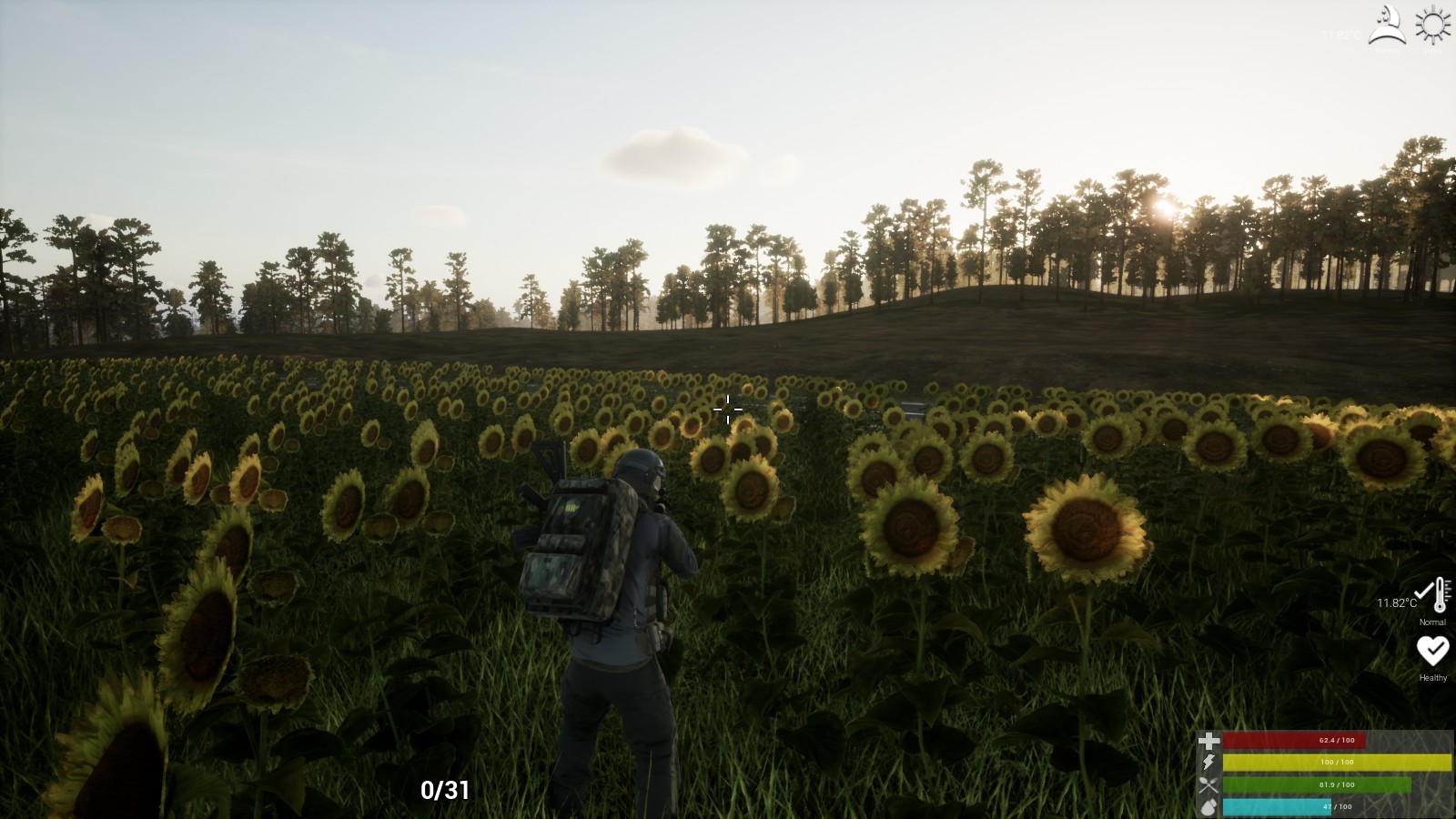
Task: Click the energy lightning bolt icon
Action: click(1208, 762)
